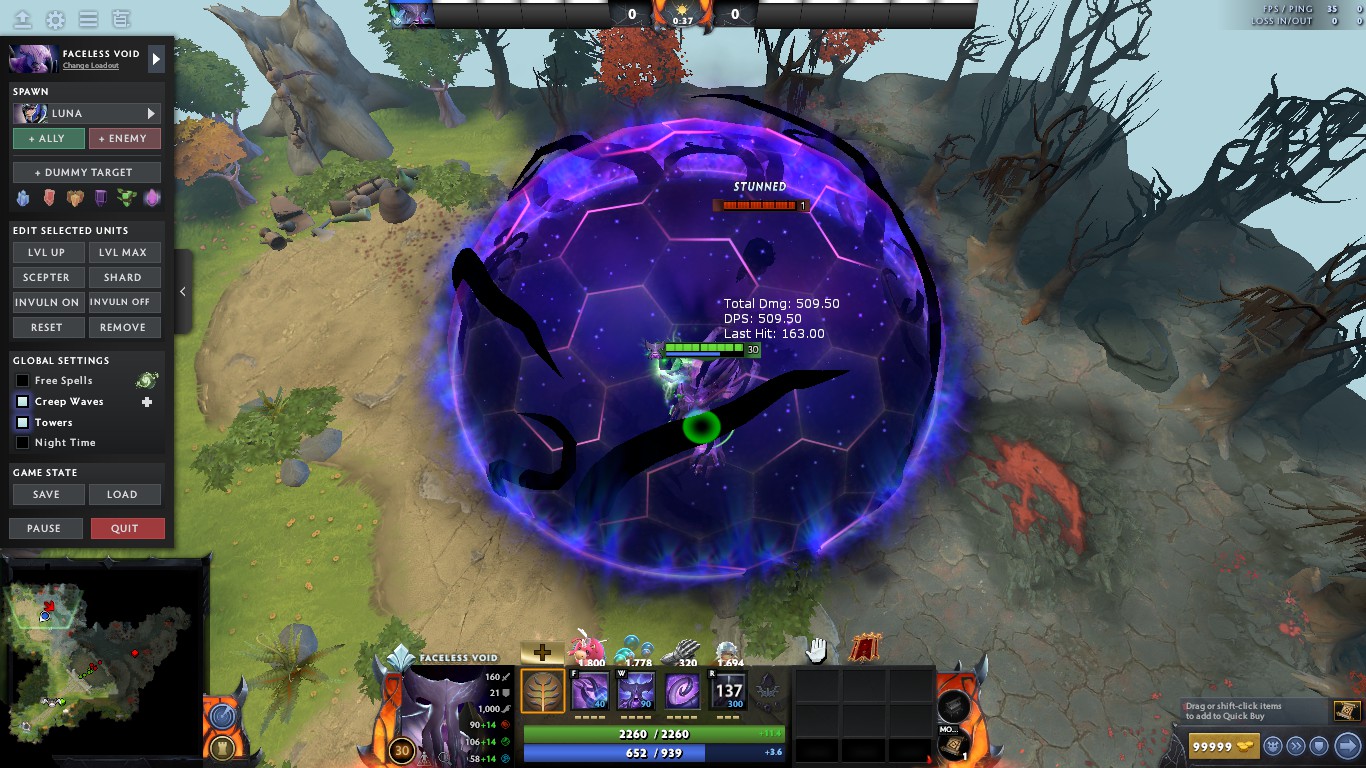Open the settings gear in the top-left corner
1366x768 pixels.
55,18
